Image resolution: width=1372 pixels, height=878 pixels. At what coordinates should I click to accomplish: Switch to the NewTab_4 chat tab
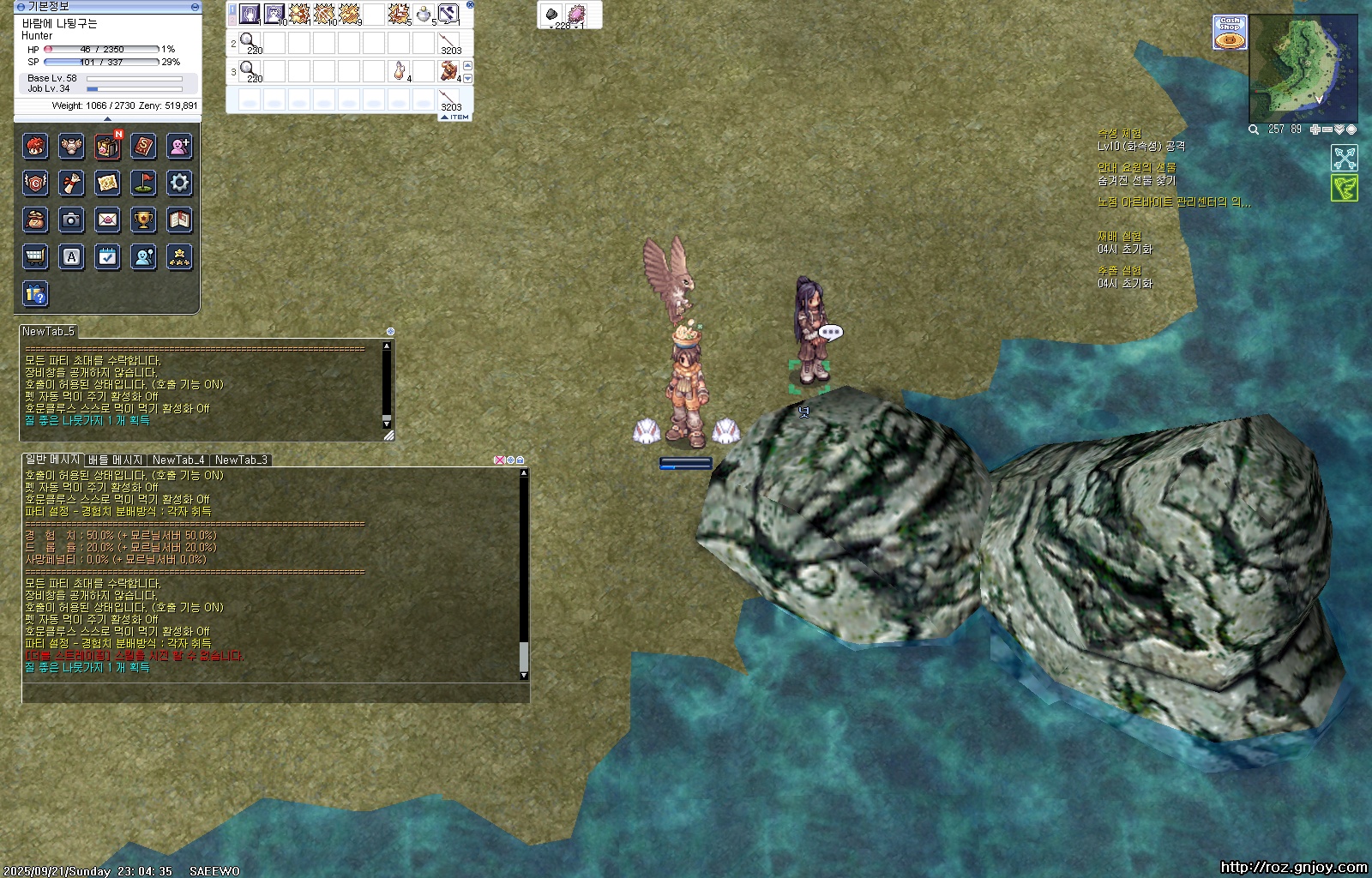point(178,460)
